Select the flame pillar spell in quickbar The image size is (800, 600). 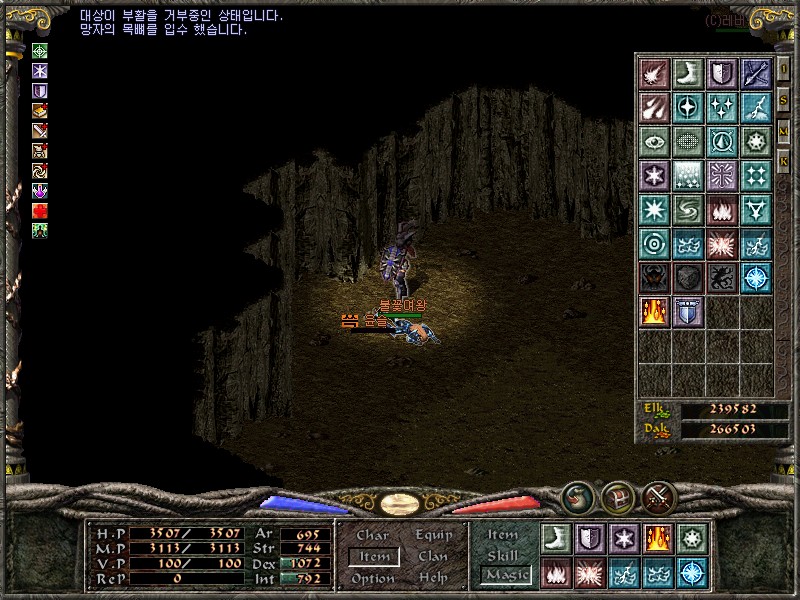(657, 537)
